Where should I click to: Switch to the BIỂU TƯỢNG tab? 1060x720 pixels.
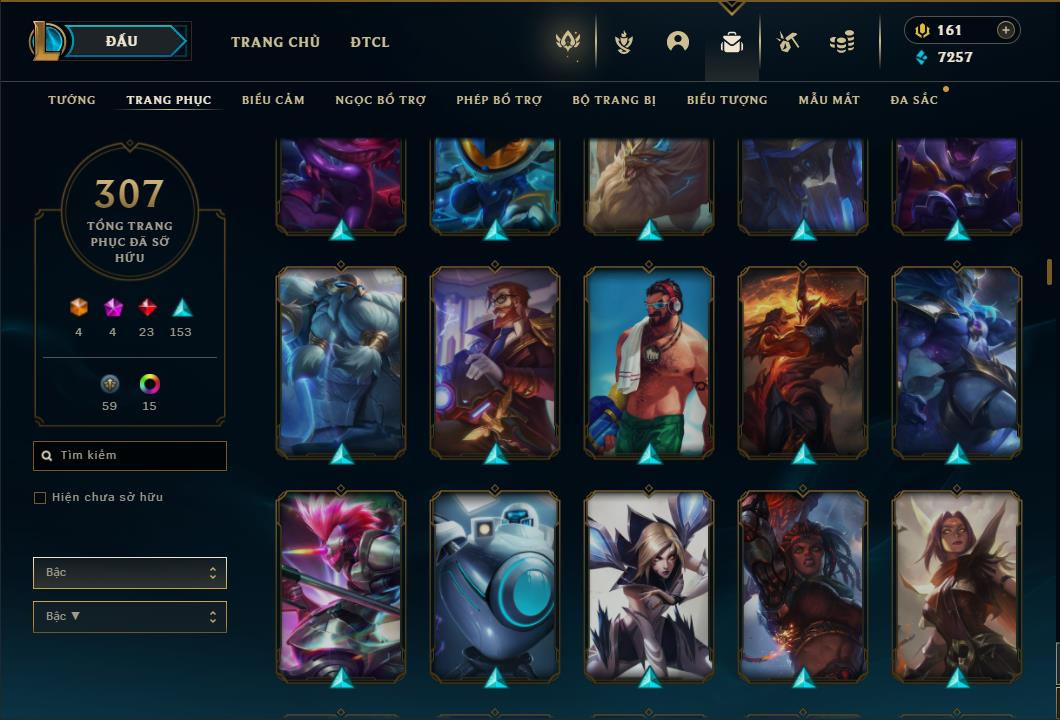[x=727, y=100]
